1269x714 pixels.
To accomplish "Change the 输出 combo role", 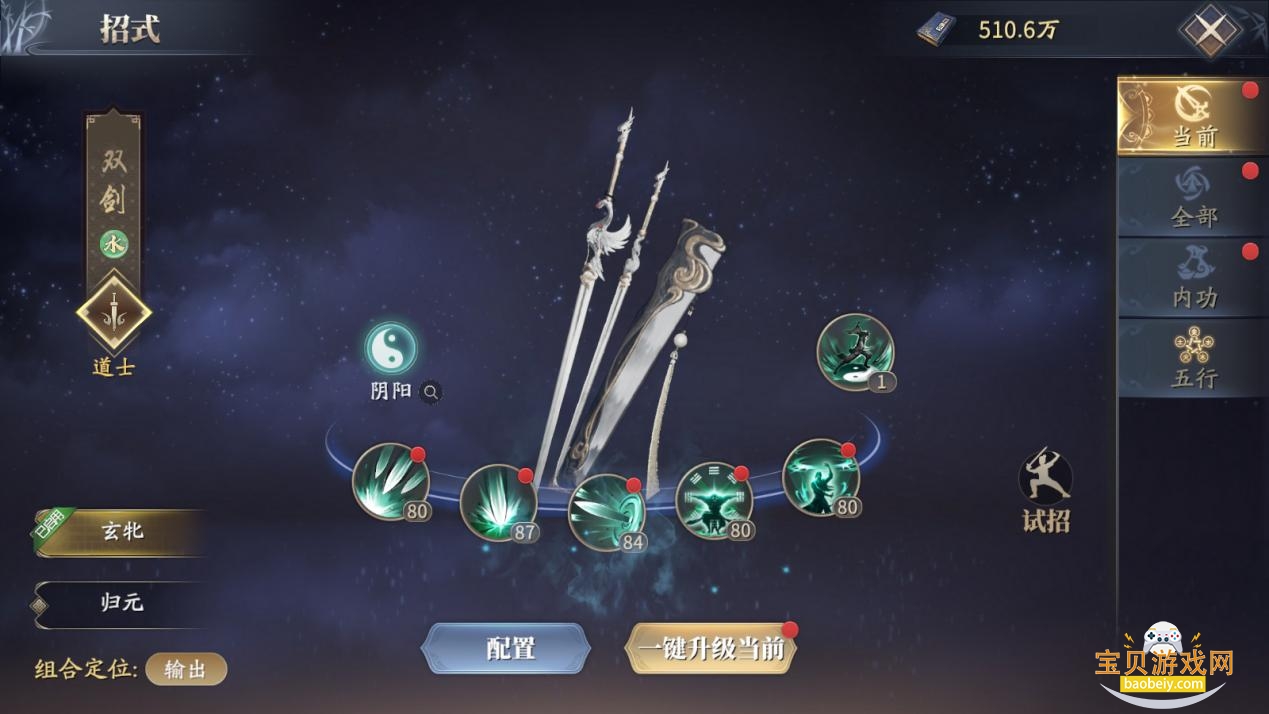I will point(186,669).
